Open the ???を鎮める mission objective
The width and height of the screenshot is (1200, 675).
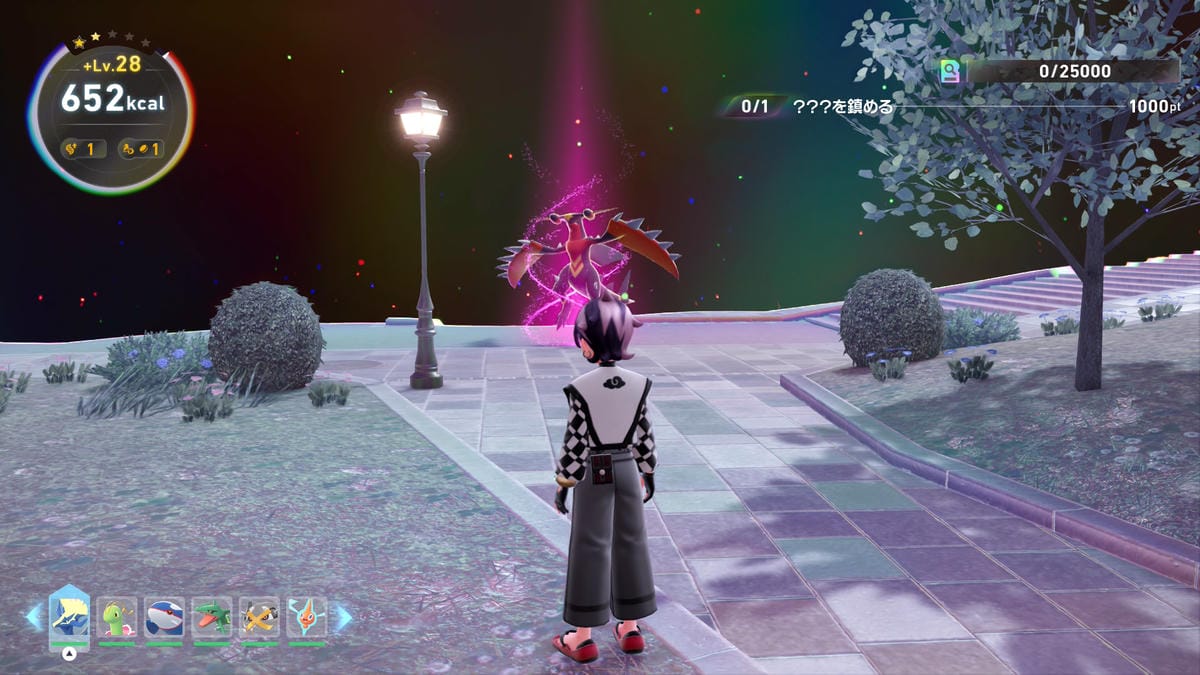[842, 106]
